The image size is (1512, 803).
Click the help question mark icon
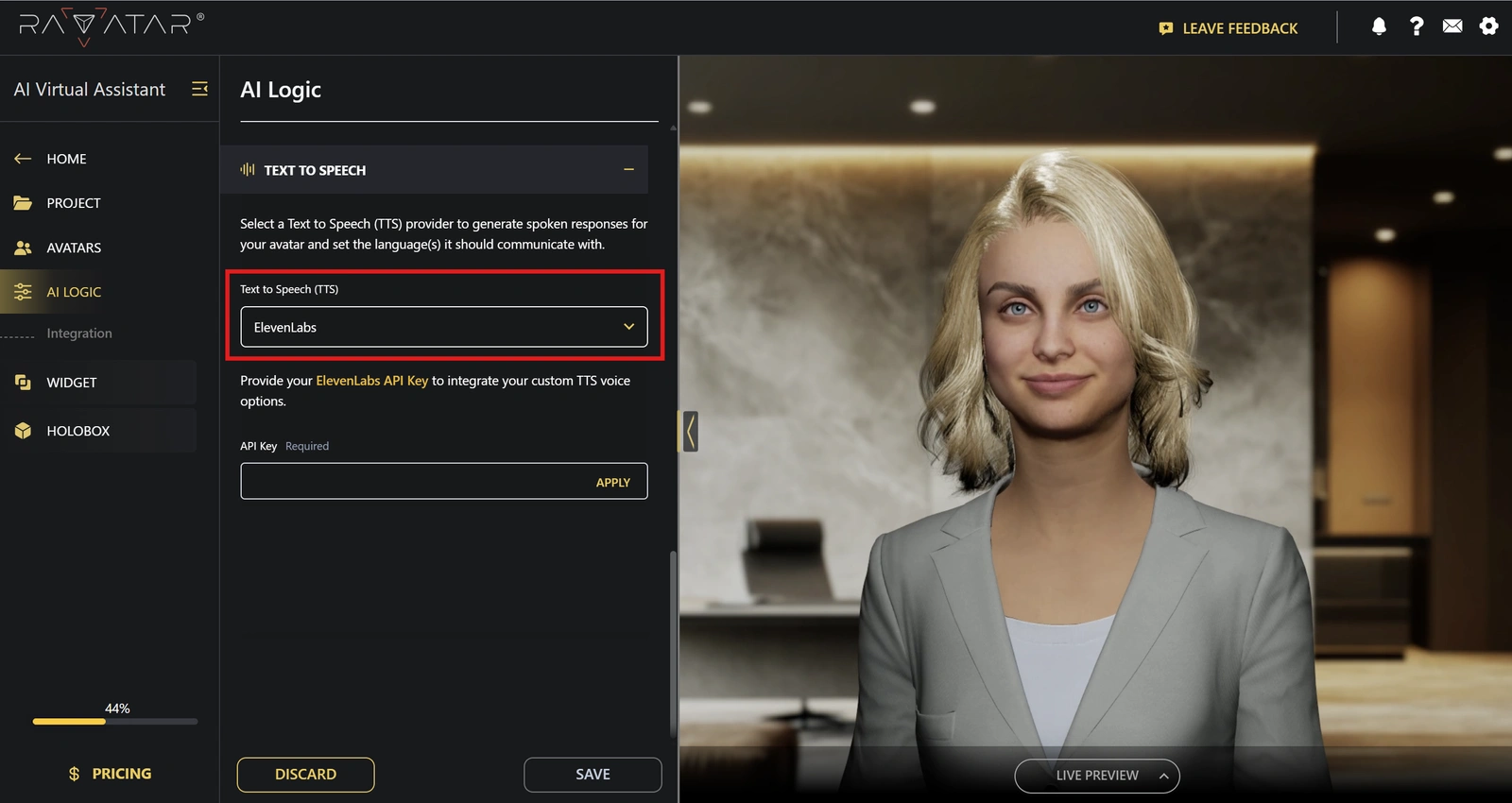pos(1416,26)
